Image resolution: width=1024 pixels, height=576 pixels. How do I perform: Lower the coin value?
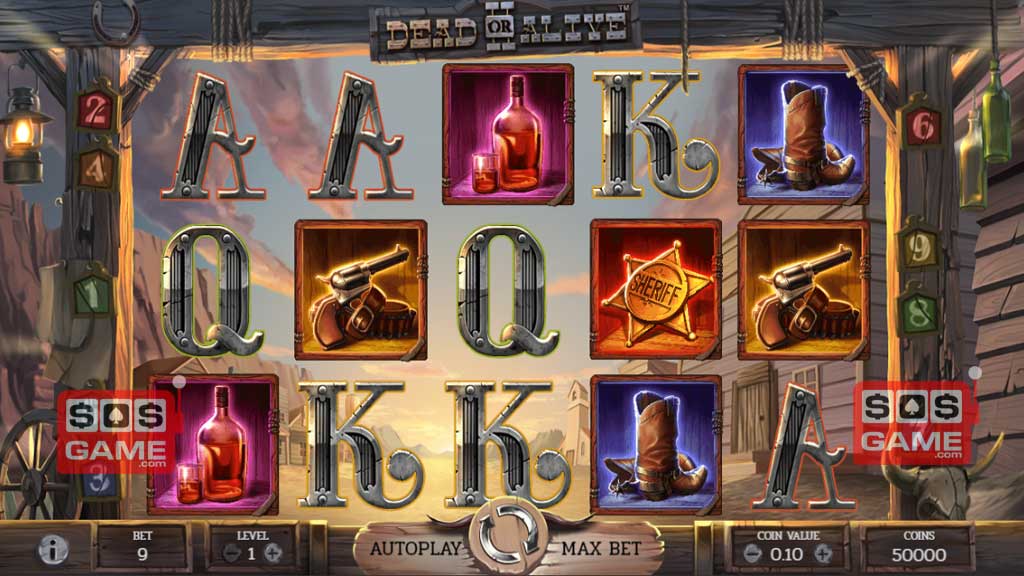(743, 553)
